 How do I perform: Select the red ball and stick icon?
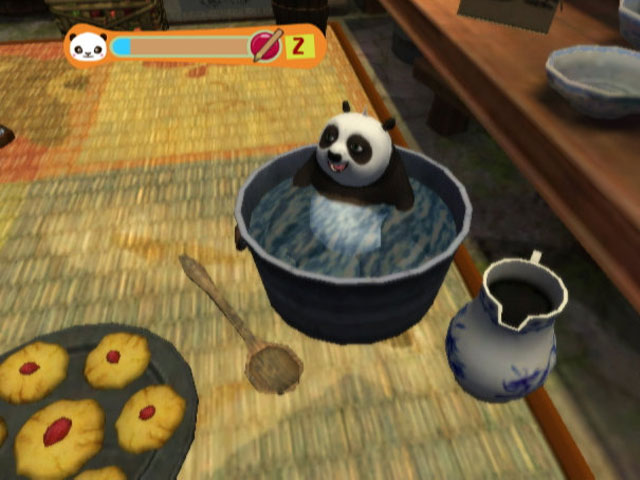click(266, 46)
